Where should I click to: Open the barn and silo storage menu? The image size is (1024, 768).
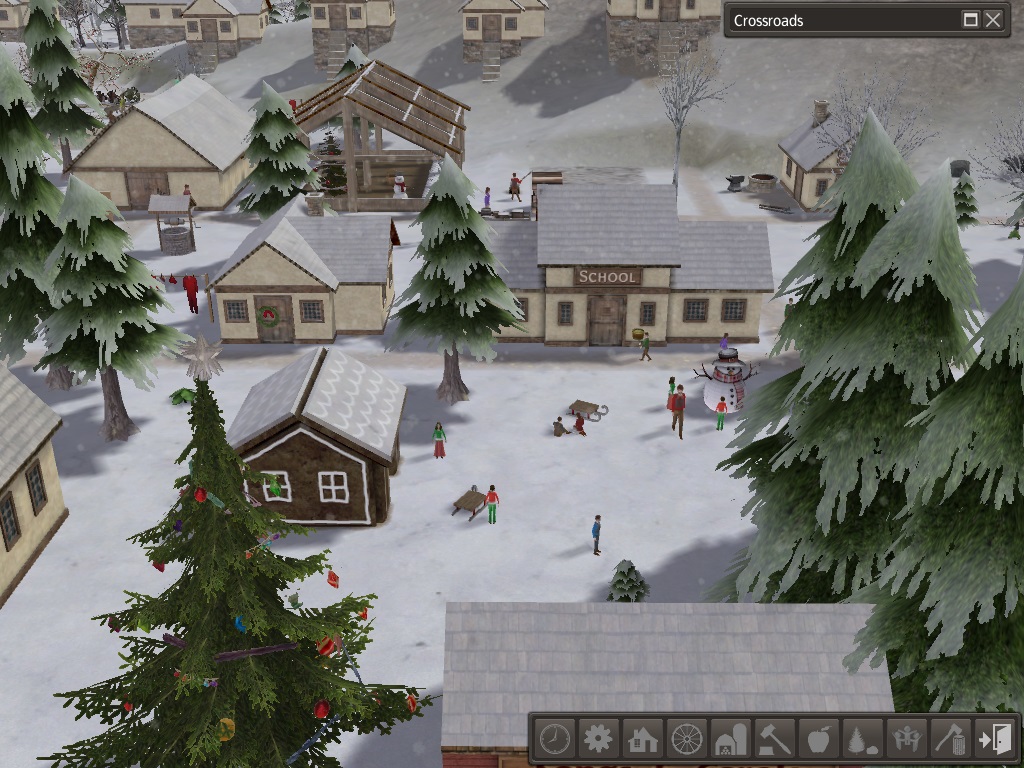(x=730, y=739)
